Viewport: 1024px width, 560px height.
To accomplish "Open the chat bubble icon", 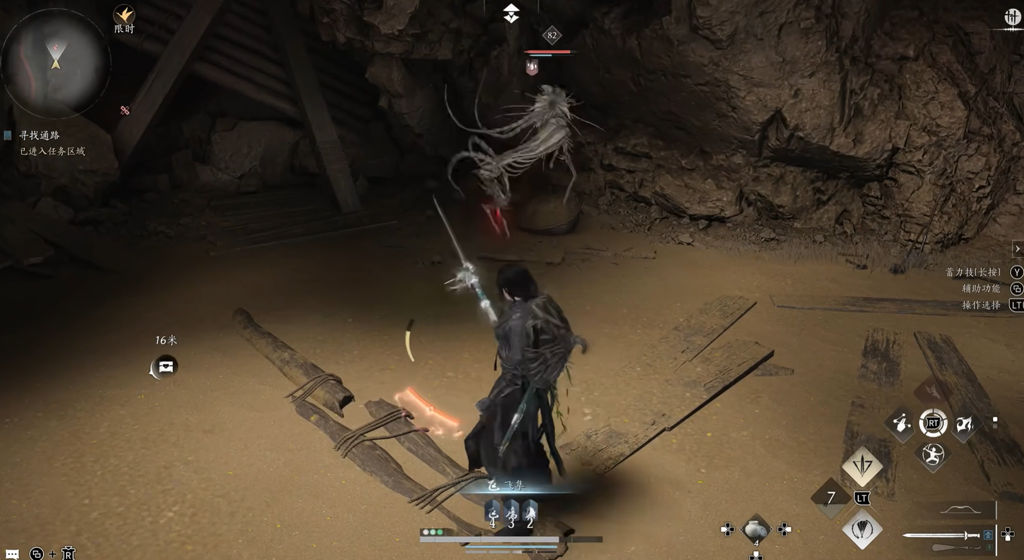I will pos(12,553).
